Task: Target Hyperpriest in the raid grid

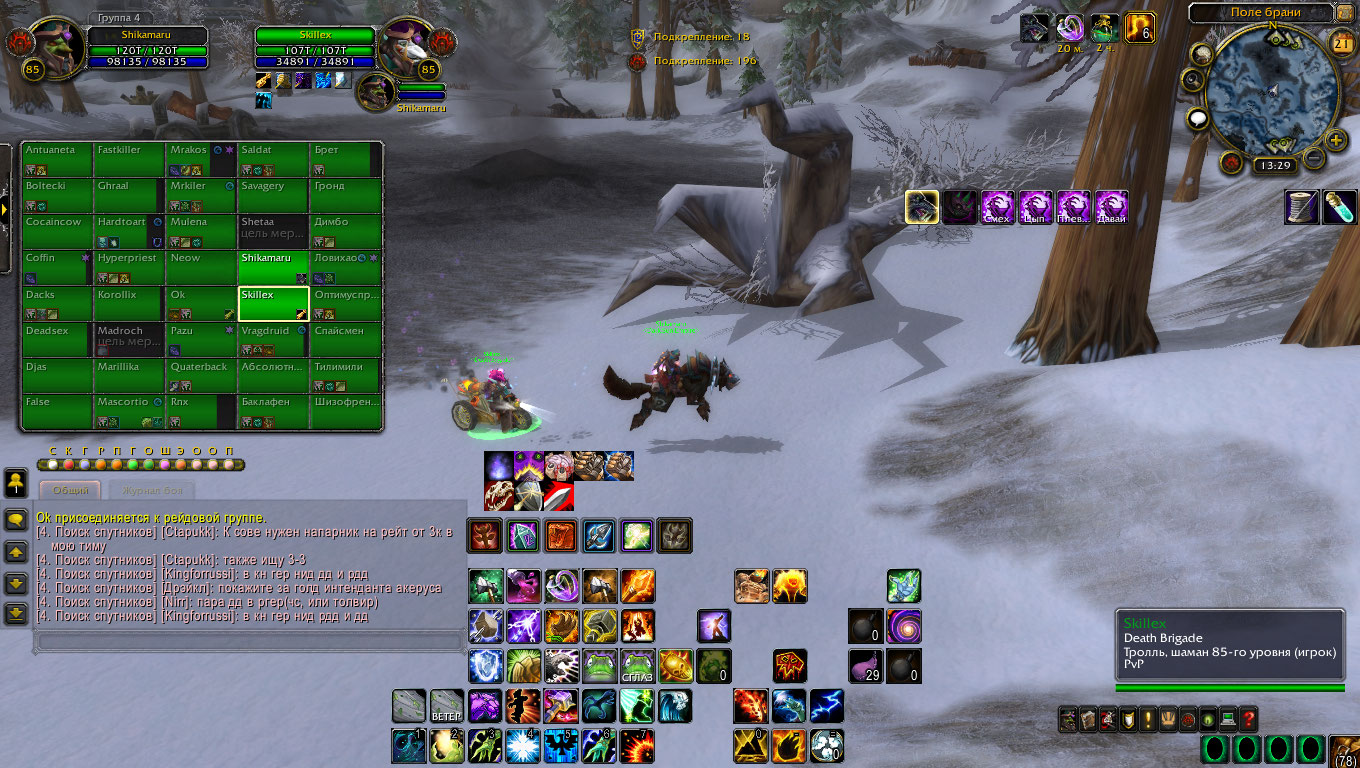Action: [x=130, y=266]
